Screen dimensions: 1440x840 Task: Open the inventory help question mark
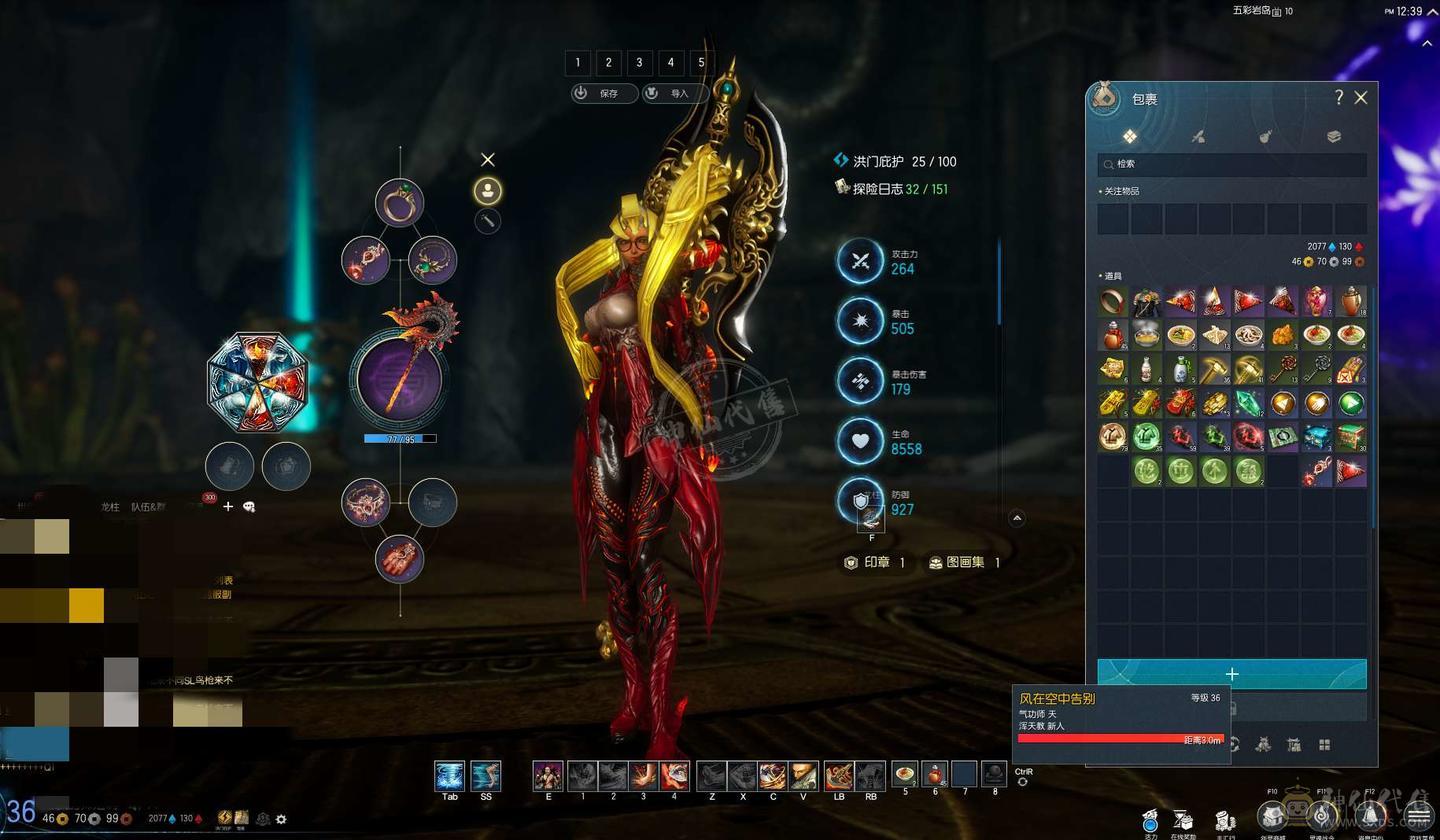click(x=1338, y=97)
